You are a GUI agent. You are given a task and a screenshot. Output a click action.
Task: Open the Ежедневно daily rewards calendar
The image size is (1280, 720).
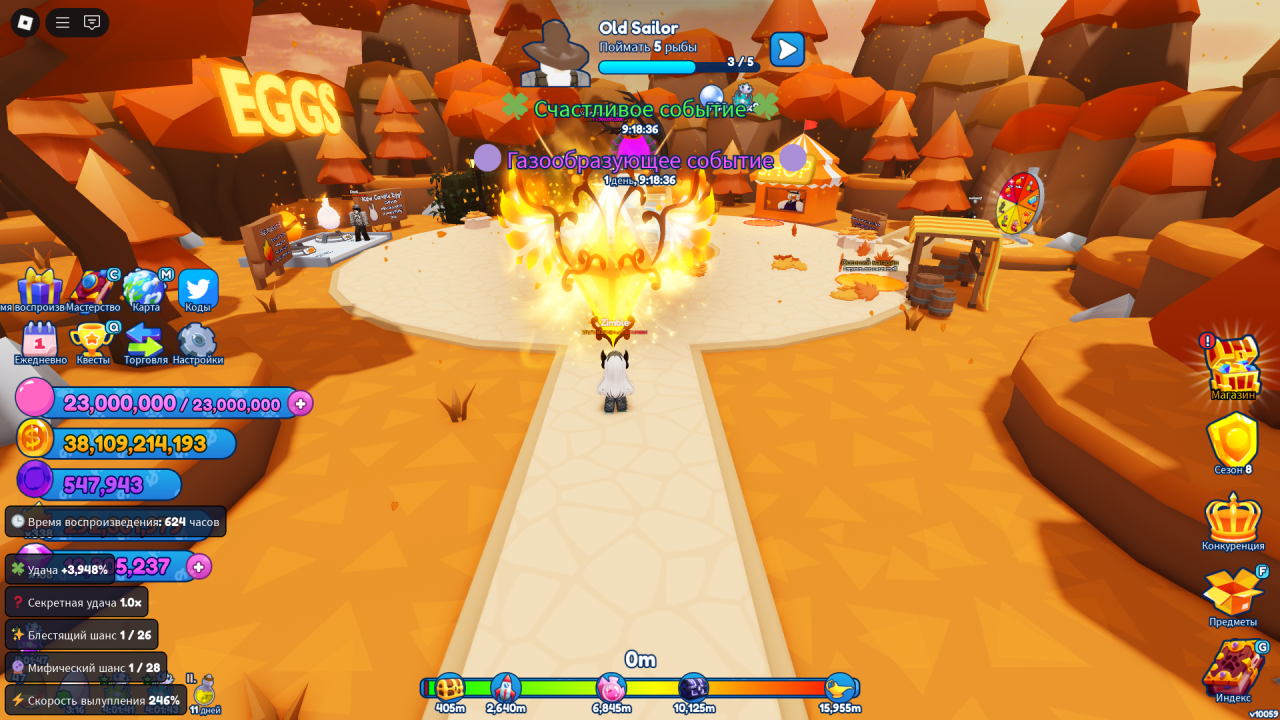click(x=40, y=340)
